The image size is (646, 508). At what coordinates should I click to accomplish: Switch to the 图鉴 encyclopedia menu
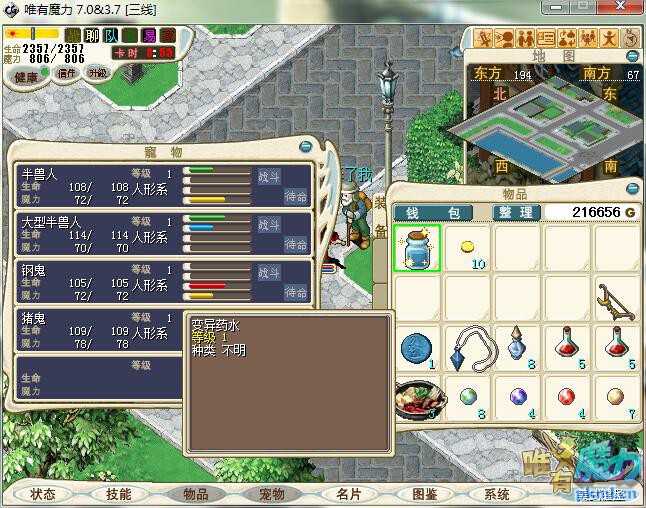click(424, 494)
